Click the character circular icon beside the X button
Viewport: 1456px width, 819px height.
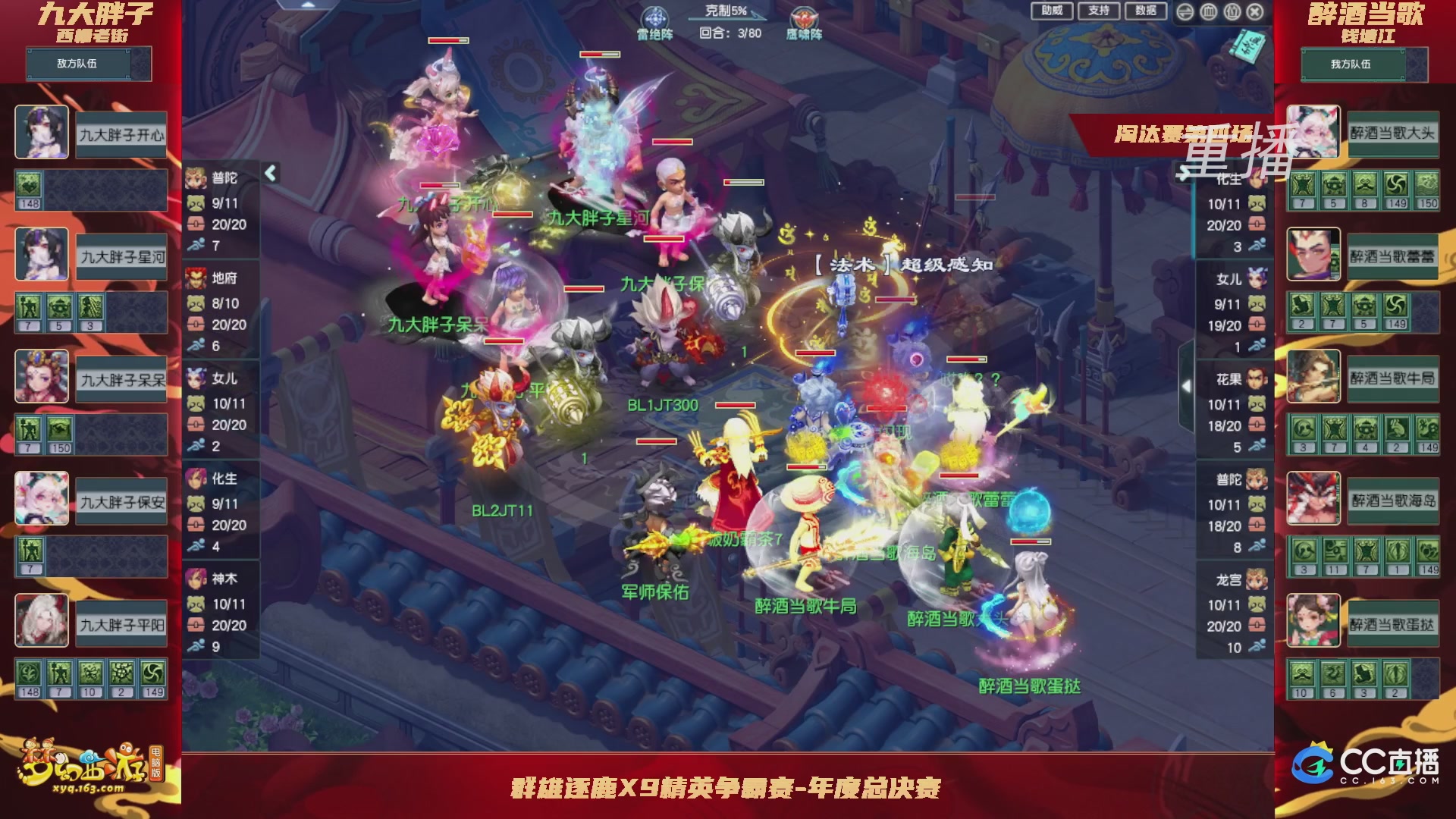tap(1233, 12)
